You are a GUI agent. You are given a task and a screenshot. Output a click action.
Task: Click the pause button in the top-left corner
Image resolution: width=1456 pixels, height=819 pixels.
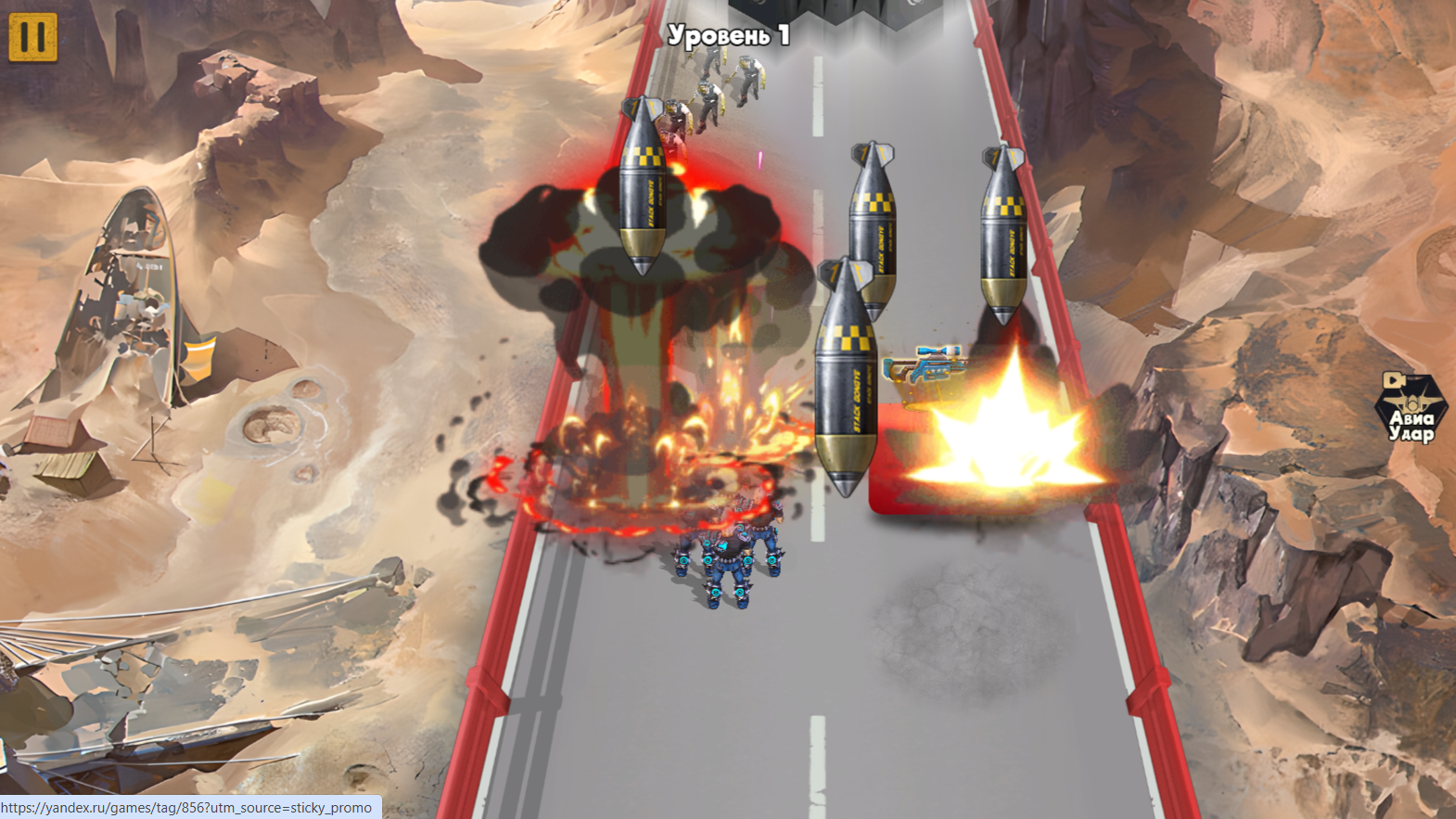(x=33, y=38)
